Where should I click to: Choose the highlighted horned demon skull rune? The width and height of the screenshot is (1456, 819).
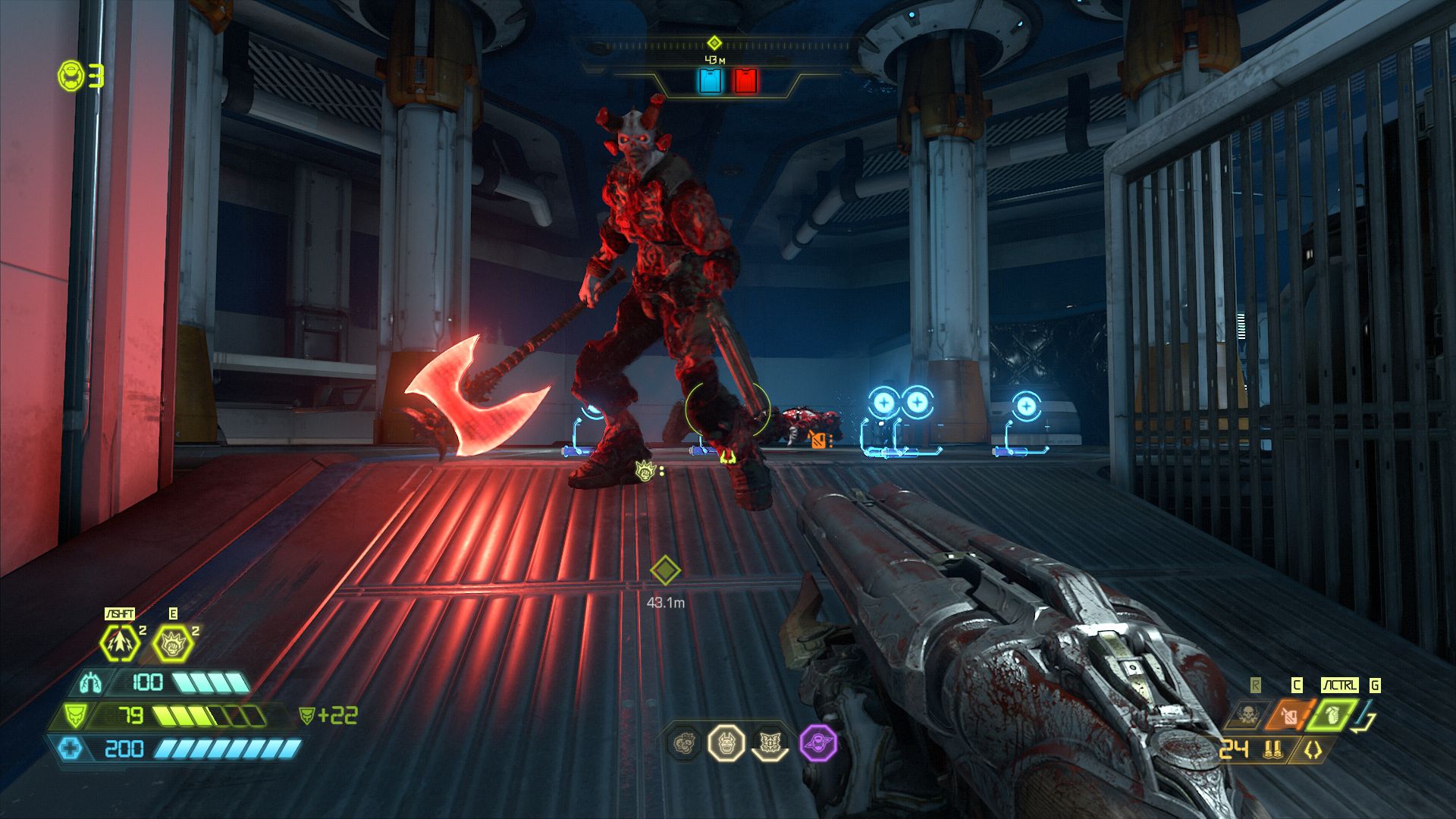726,743
